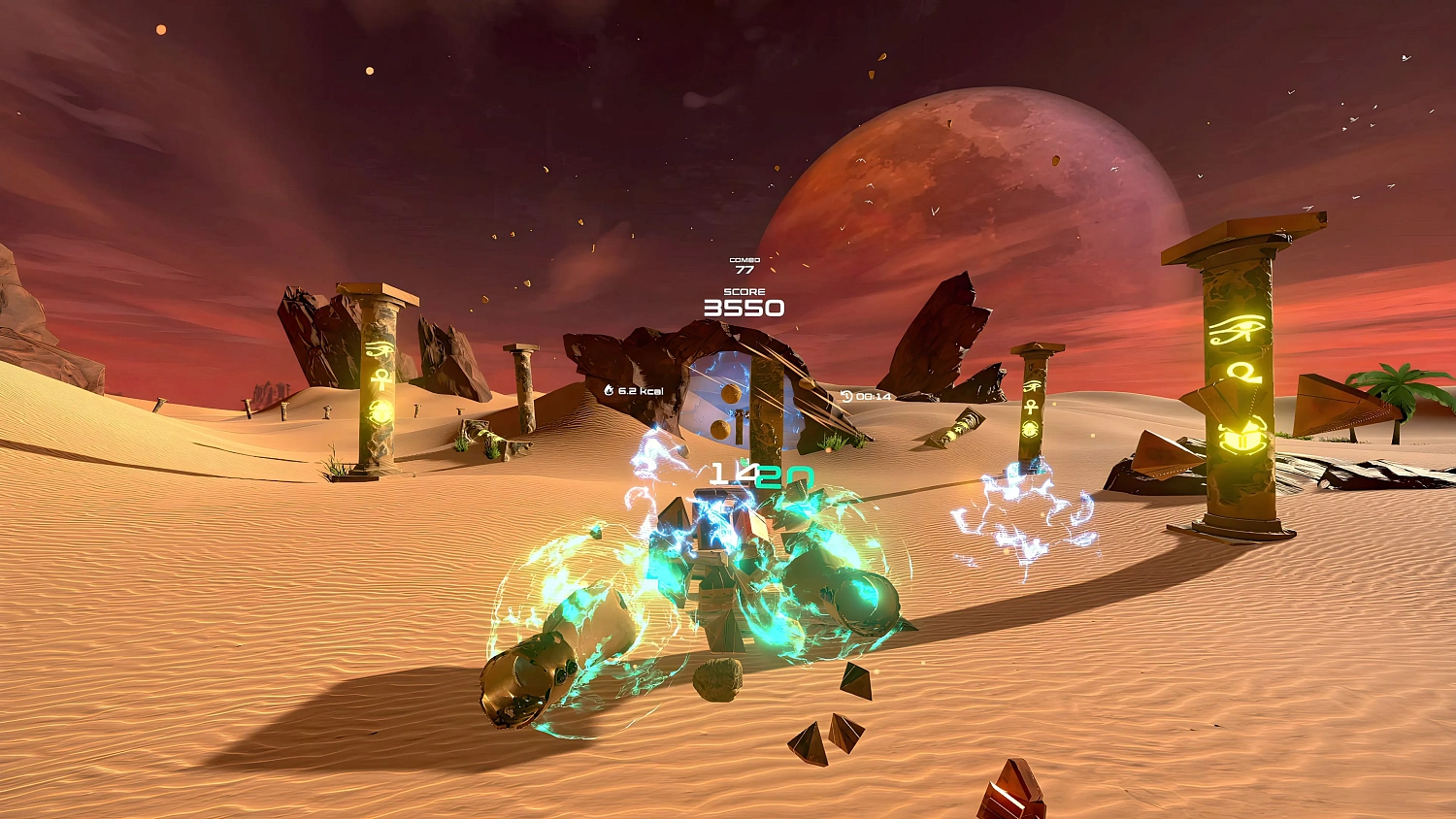Image resolution: width=1456 pixels, height=819 pixels.
Task: Click the upper golden orb target
Action: 731,394
